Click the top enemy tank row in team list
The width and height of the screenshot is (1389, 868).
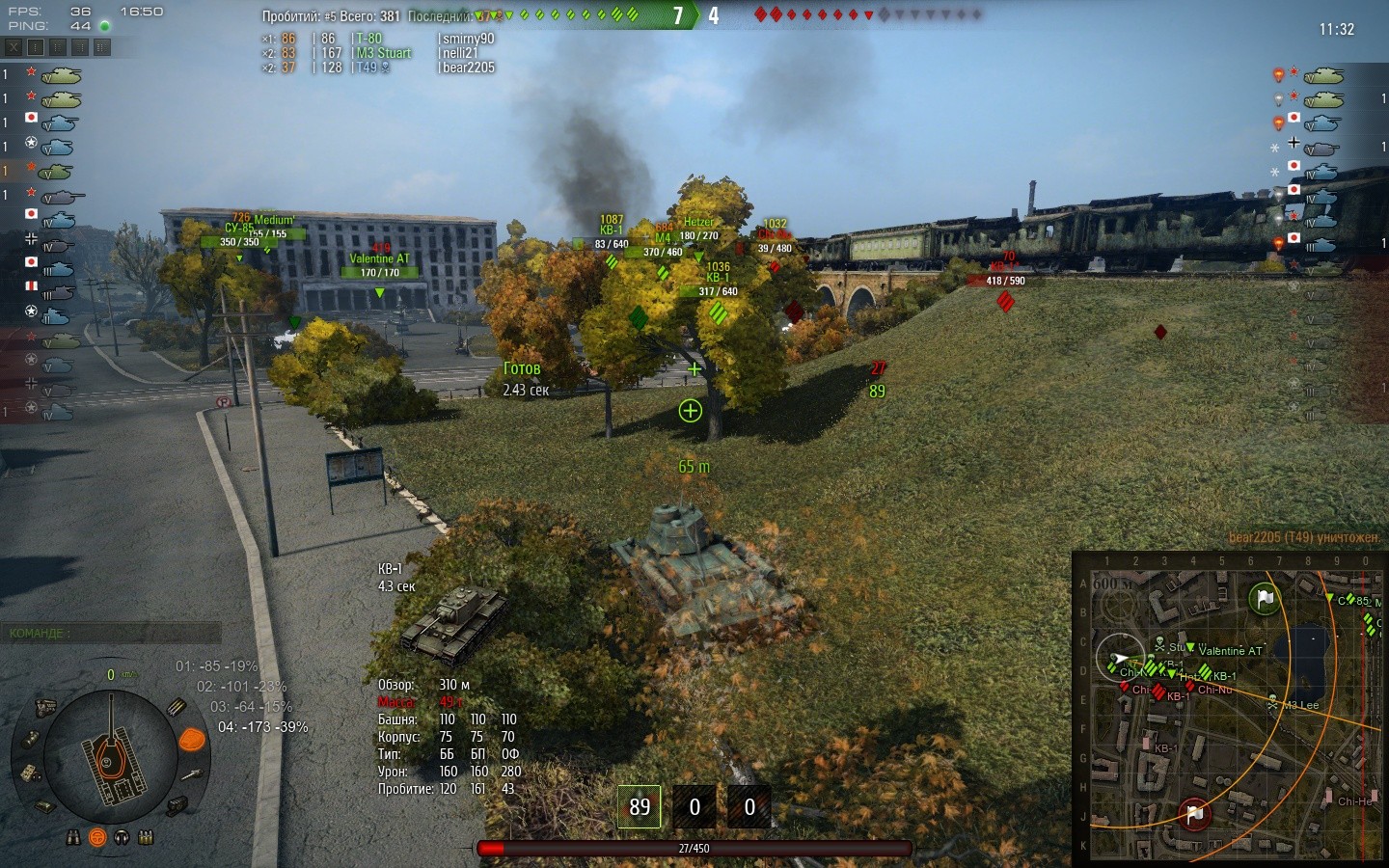pyautogui.click(x=1331, y=75)
